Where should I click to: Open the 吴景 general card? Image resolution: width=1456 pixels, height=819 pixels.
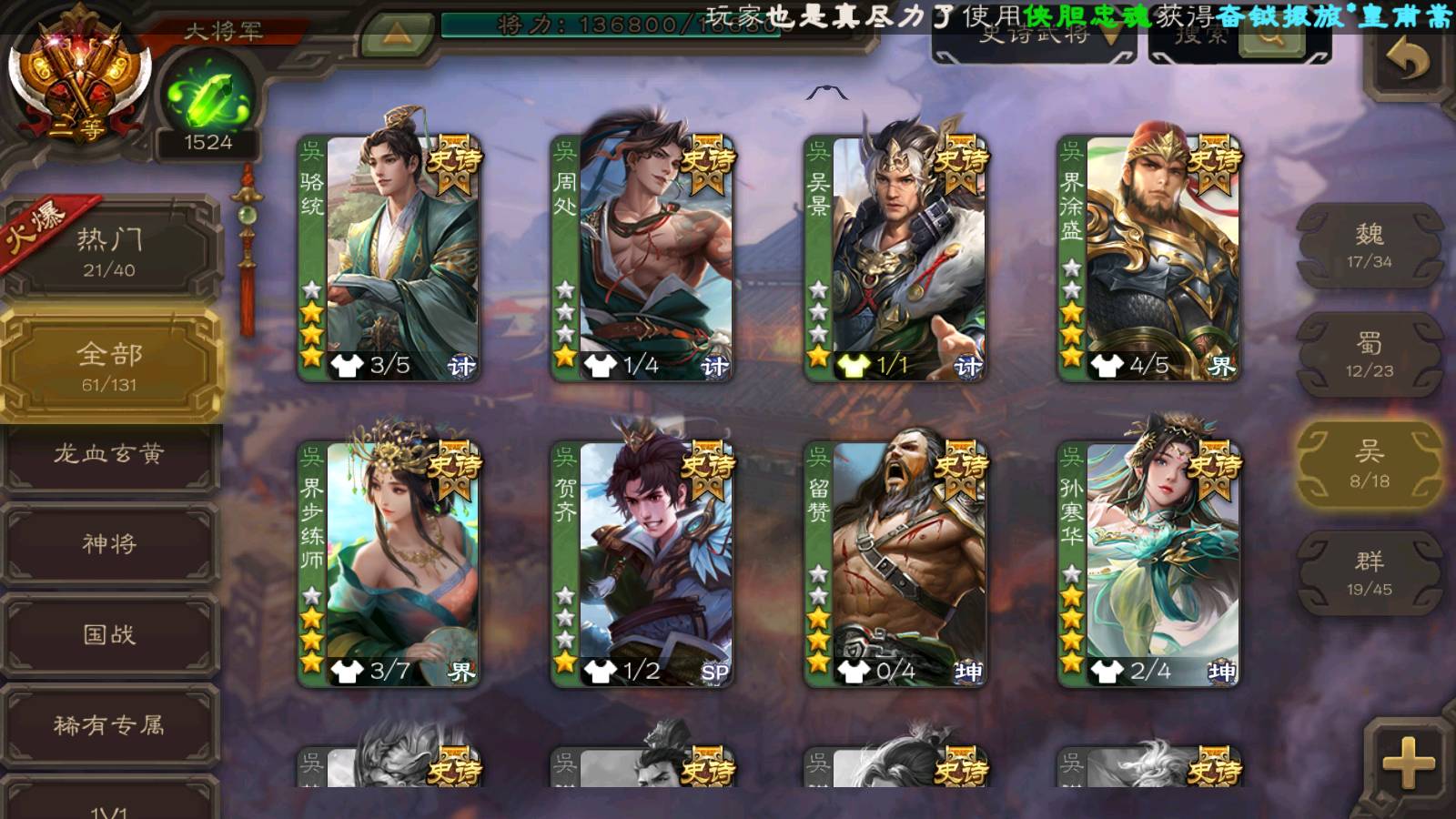tap(896, 258)
